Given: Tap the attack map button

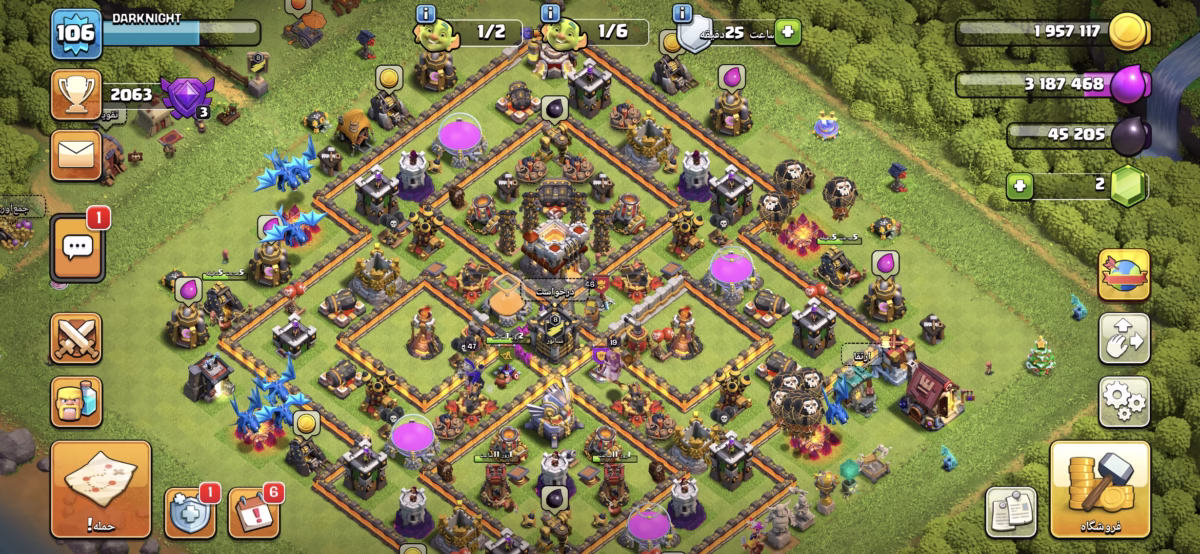Looking at the screenshot, I should [101, 490].
